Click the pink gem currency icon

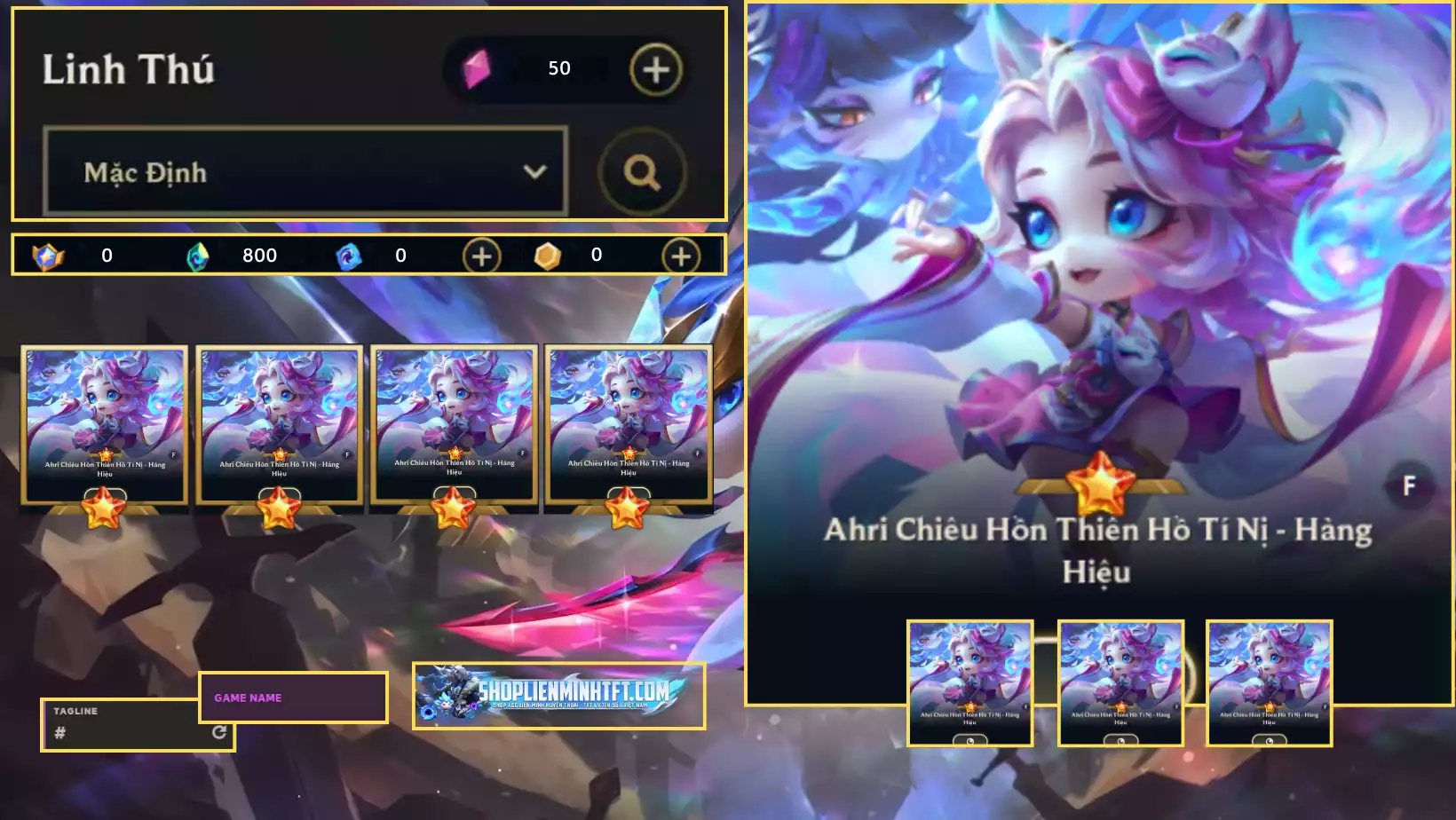(477, 67)
